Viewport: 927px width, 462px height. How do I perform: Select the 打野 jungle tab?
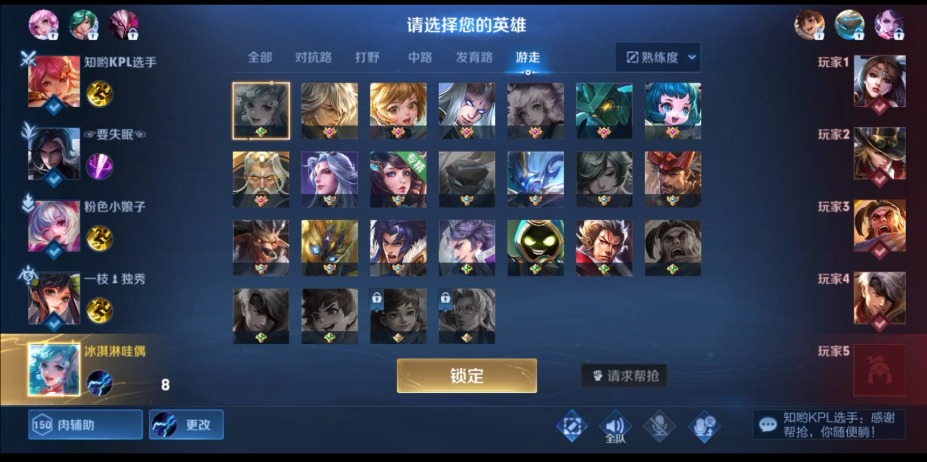(368, 57)
